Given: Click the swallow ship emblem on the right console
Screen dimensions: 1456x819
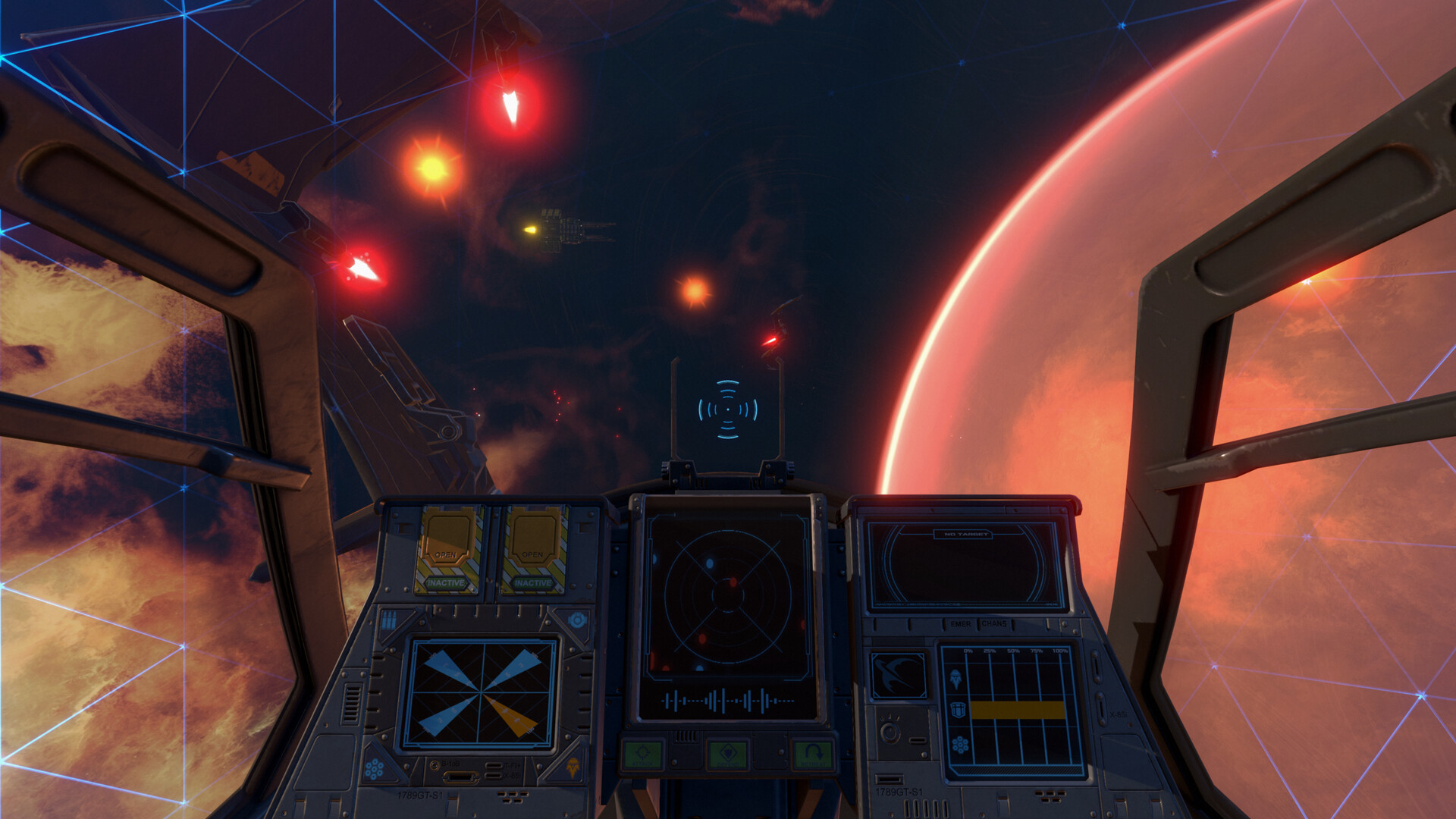Looking at the screenshot, I should pyautogui.click(x=899, y=675).
